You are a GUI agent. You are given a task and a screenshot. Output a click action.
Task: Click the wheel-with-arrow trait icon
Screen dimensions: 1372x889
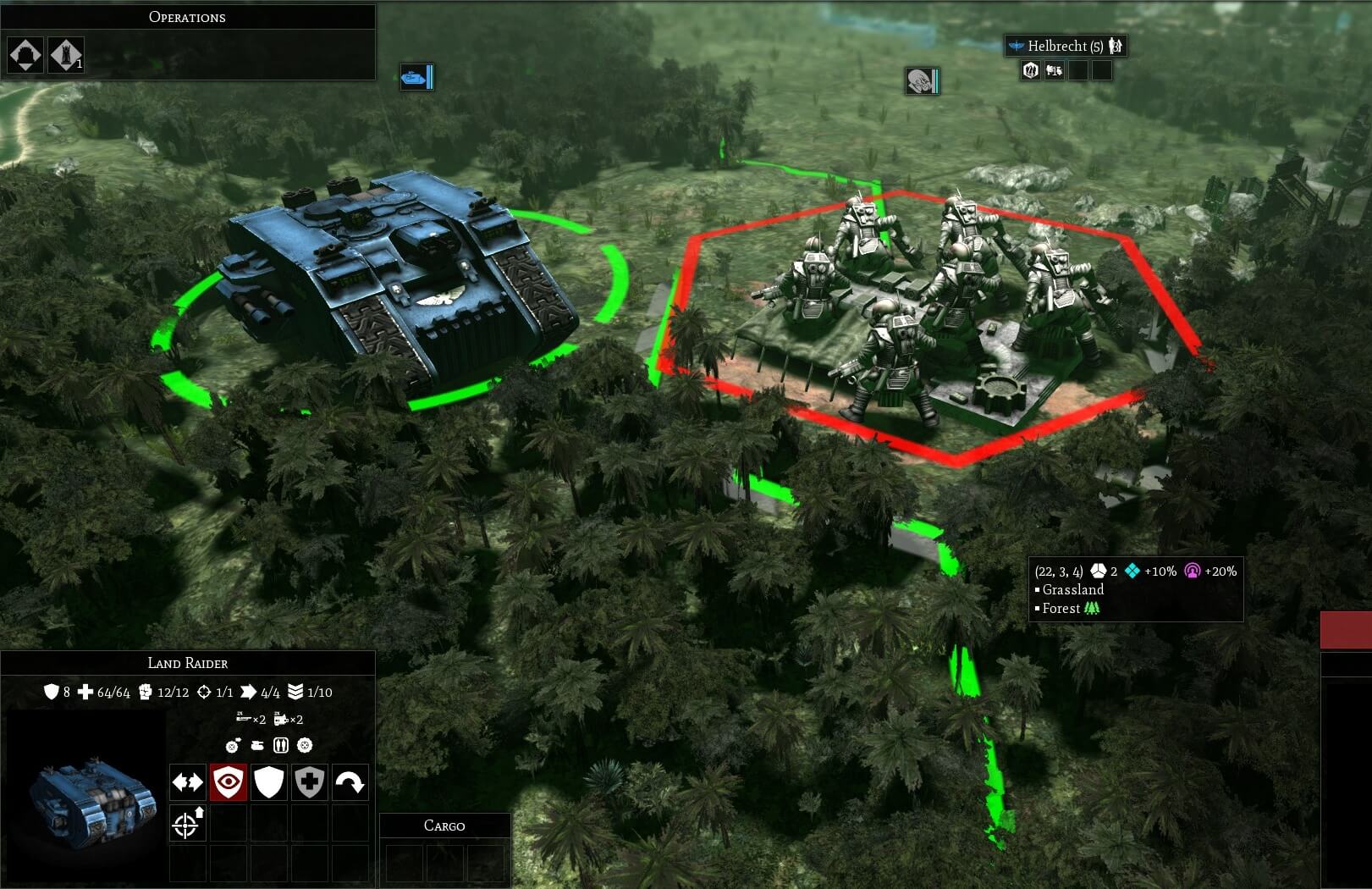(233, 746)
